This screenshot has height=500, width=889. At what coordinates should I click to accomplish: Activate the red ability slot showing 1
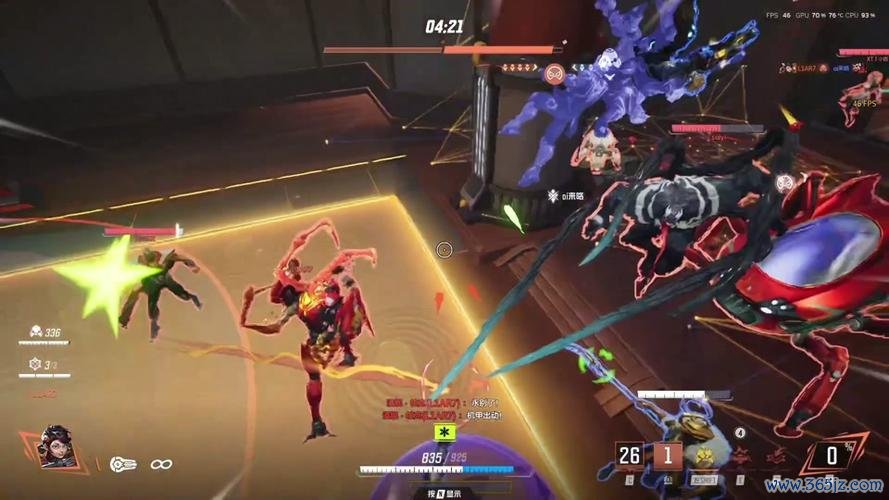[x=668, y=456]
